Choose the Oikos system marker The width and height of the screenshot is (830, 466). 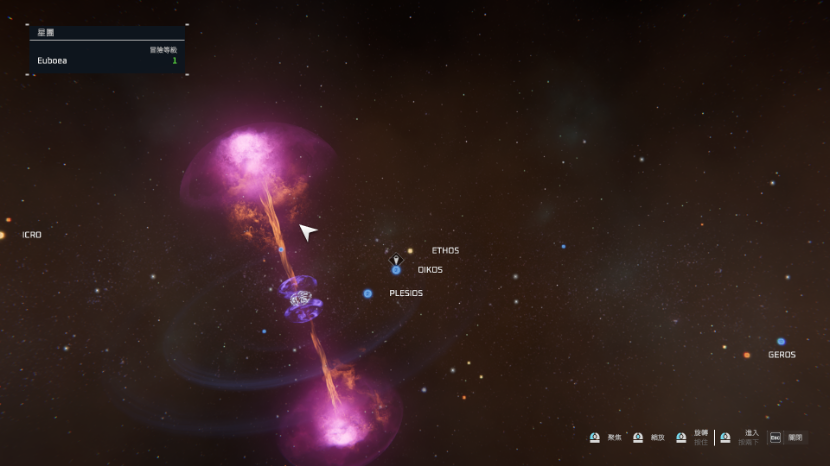(396, 270)
